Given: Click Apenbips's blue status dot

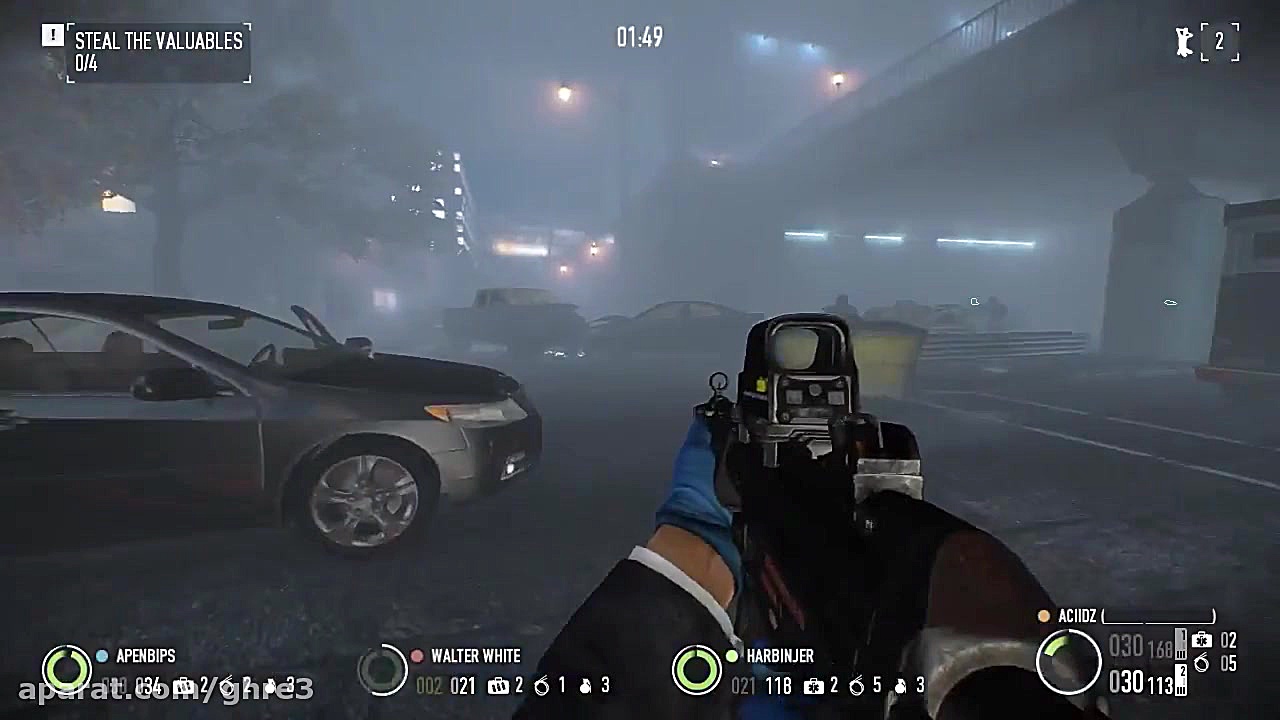Looking at the screenshot, I should click(x=102, y=656).
